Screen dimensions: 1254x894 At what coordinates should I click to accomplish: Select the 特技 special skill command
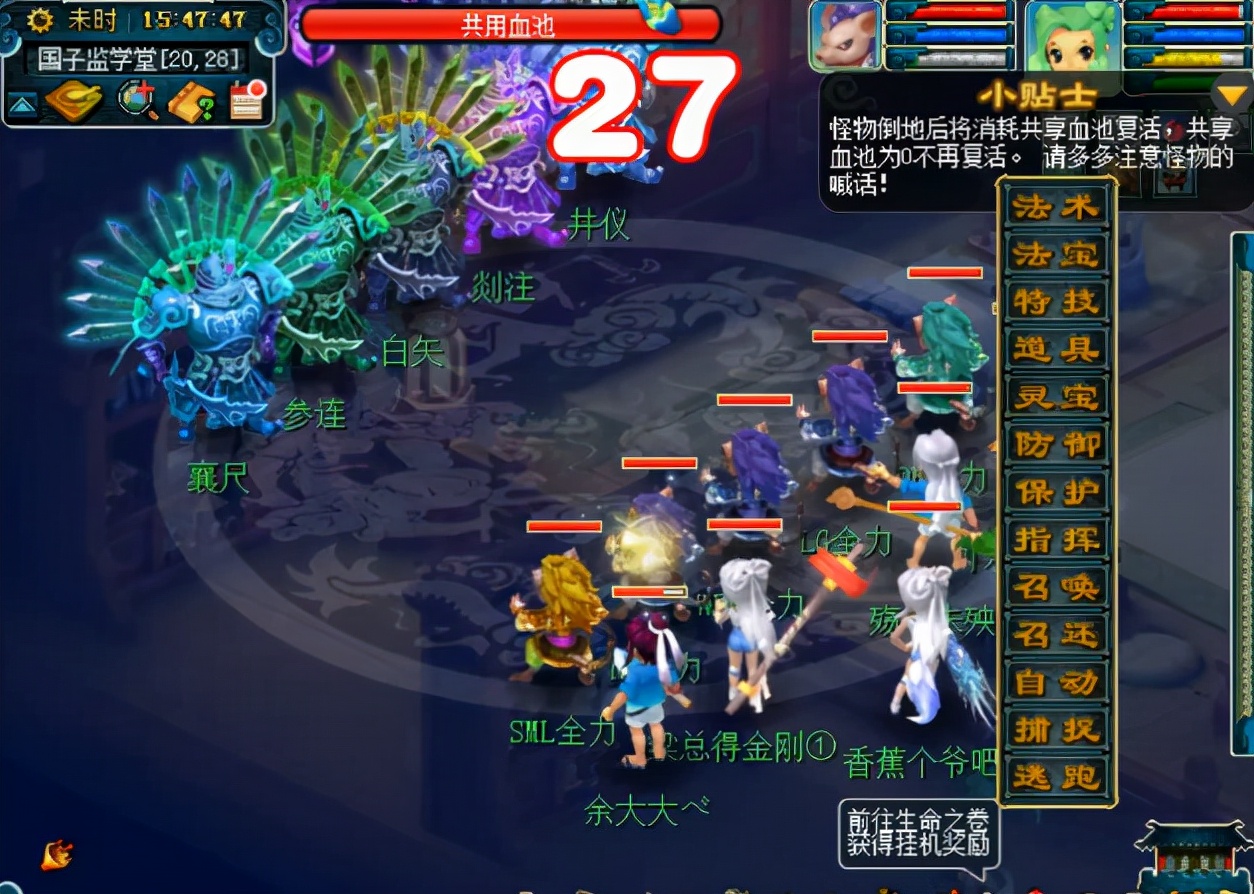point(1056,302)
